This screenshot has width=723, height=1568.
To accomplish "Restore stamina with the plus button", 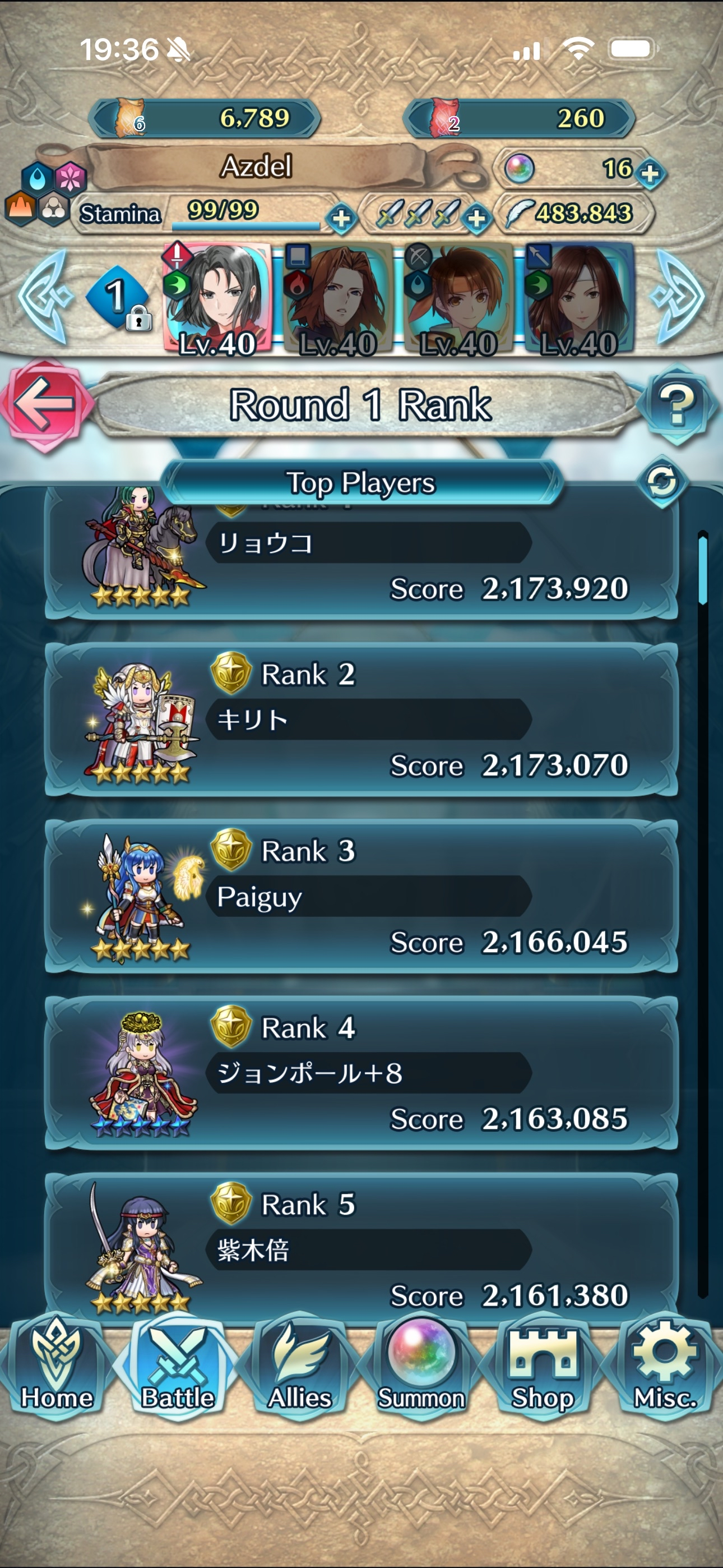I will pyautogui.click(x=341, y=218).
